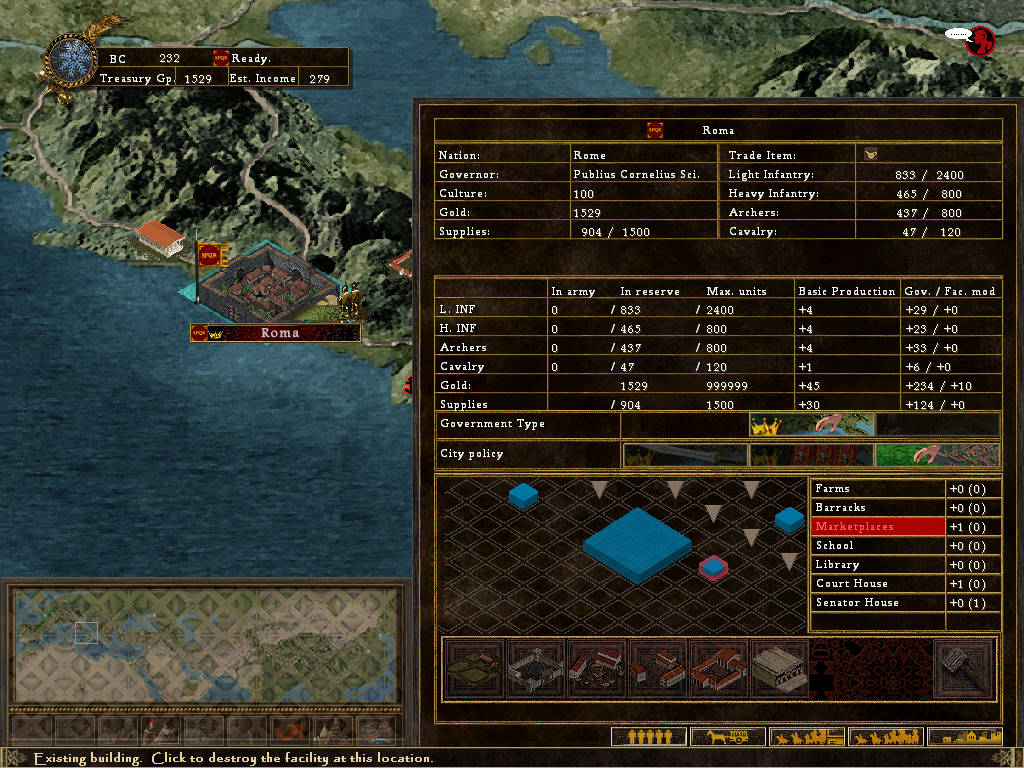1024x768 pixels.
Task: Select the Barracks facility row
Action: [879, 508]
